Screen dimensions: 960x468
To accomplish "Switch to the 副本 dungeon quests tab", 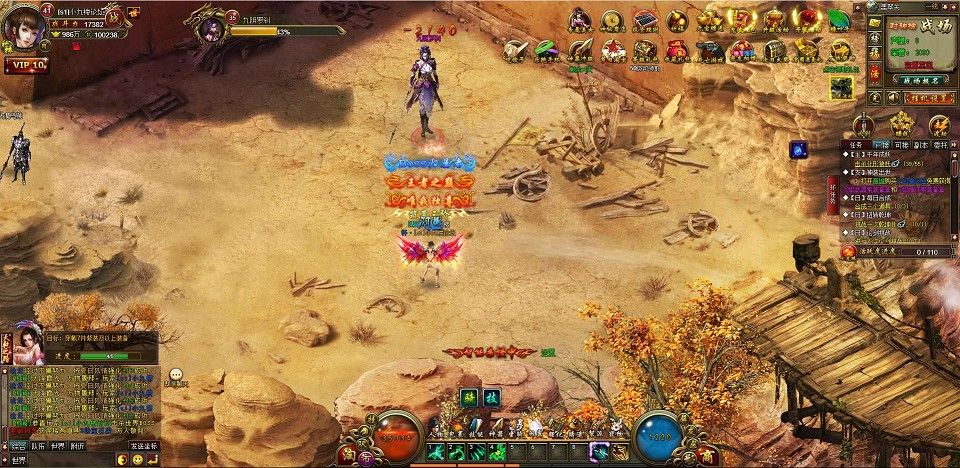I will [x=922, y=144].
